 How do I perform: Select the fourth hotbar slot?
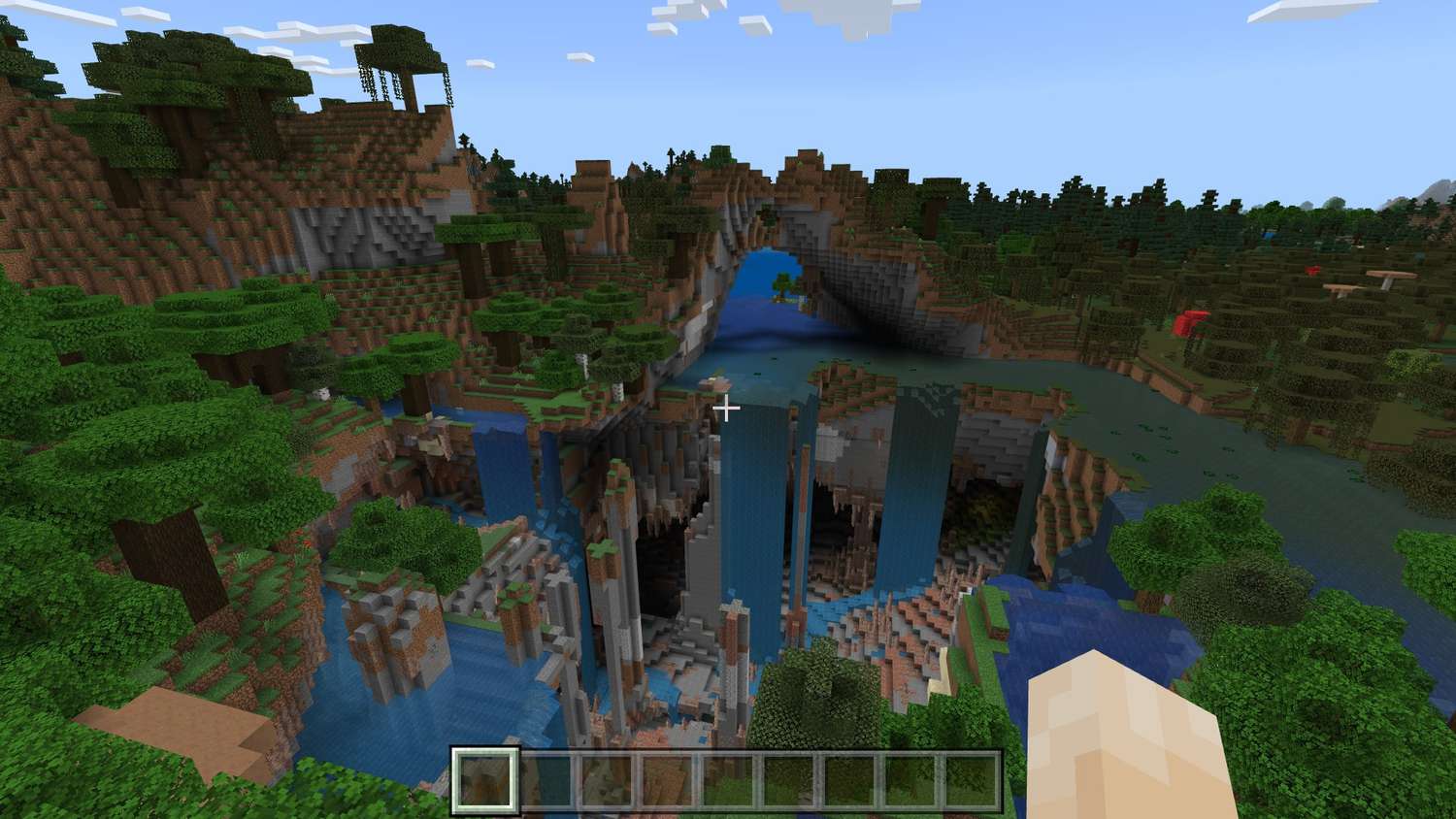click(x=669, y=781)
